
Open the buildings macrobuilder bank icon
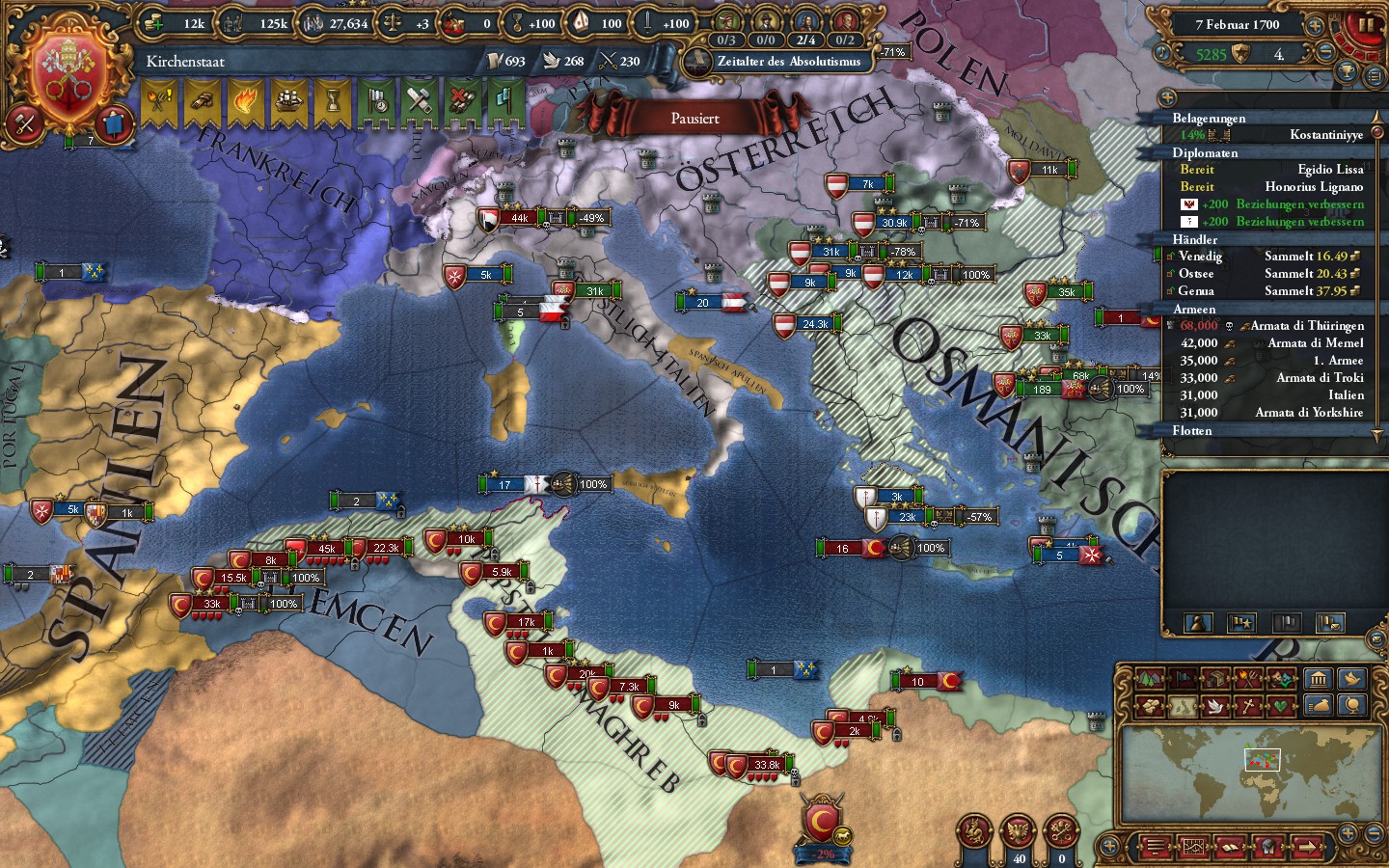1320,679
